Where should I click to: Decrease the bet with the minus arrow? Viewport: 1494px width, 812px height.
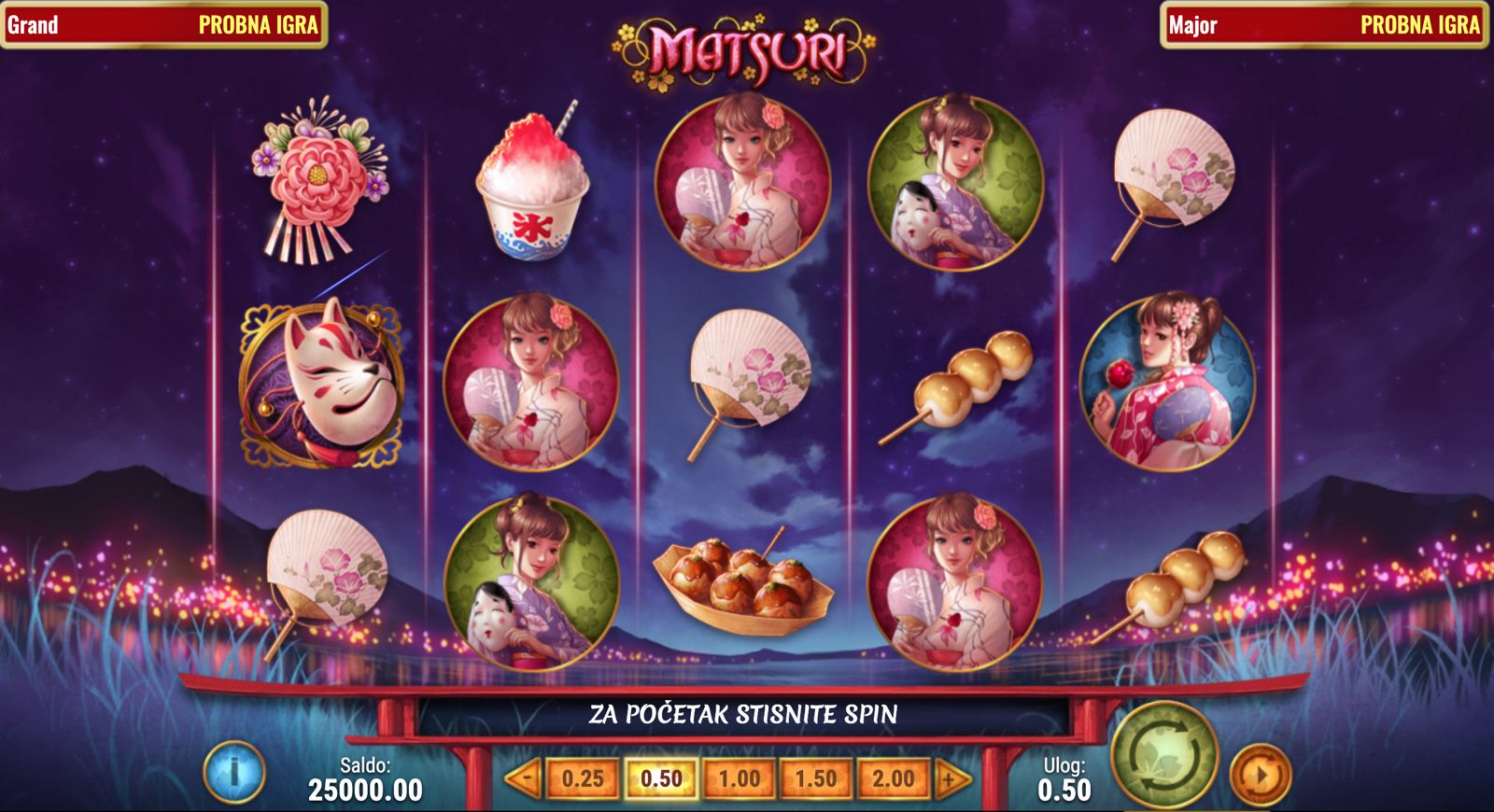pos(525,777)
